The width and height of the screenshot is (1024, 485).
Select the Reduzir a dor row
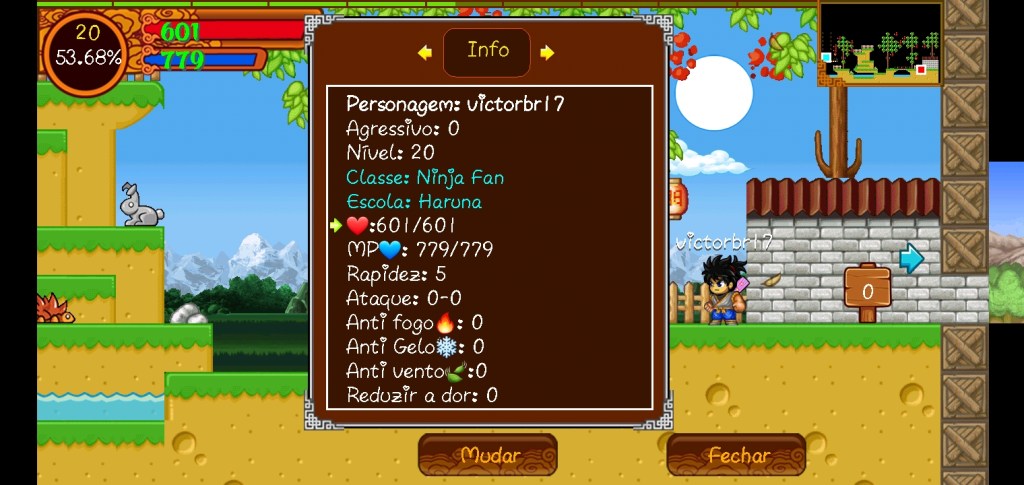pos(421,395)
